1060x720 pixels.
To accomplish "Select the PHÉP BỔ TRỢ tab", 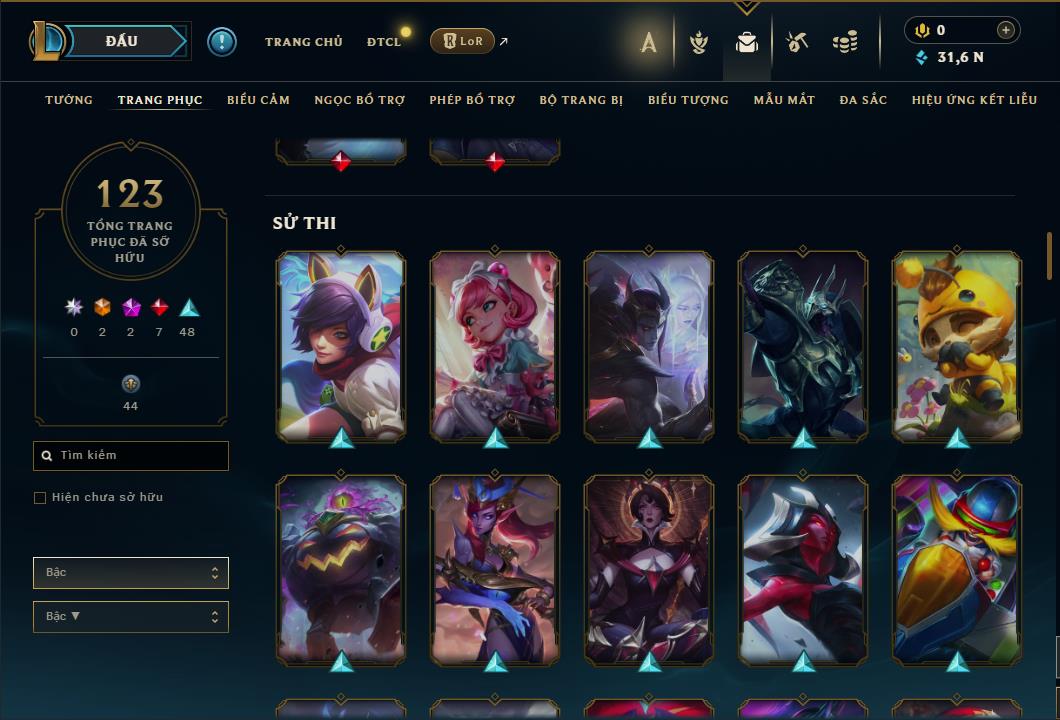I will coord(472,100).
